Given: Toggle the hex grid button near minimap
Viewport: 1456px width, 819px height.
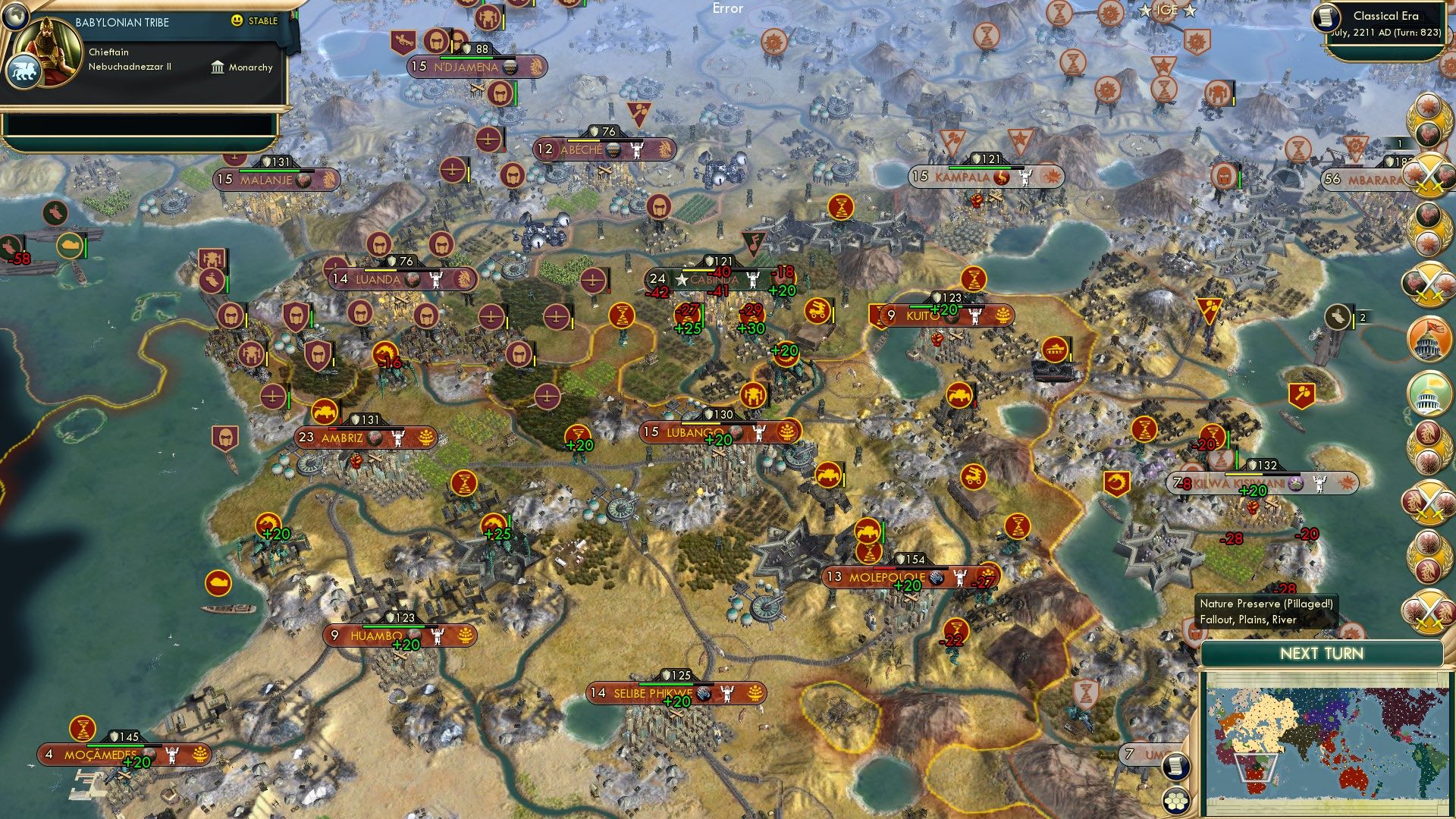Looking at the screenshot, I should (x=1175, y=801).
